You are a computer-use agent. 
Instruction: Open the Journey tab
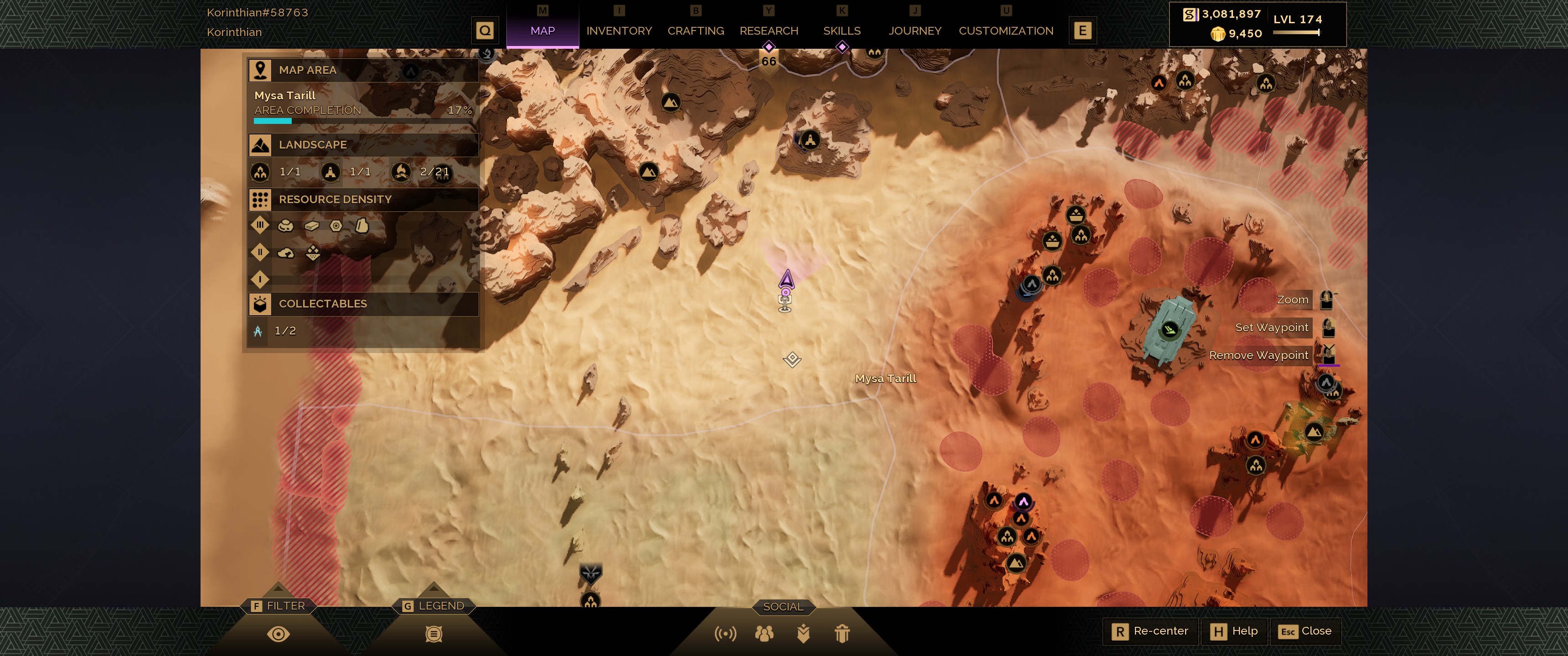coord(914,31)
